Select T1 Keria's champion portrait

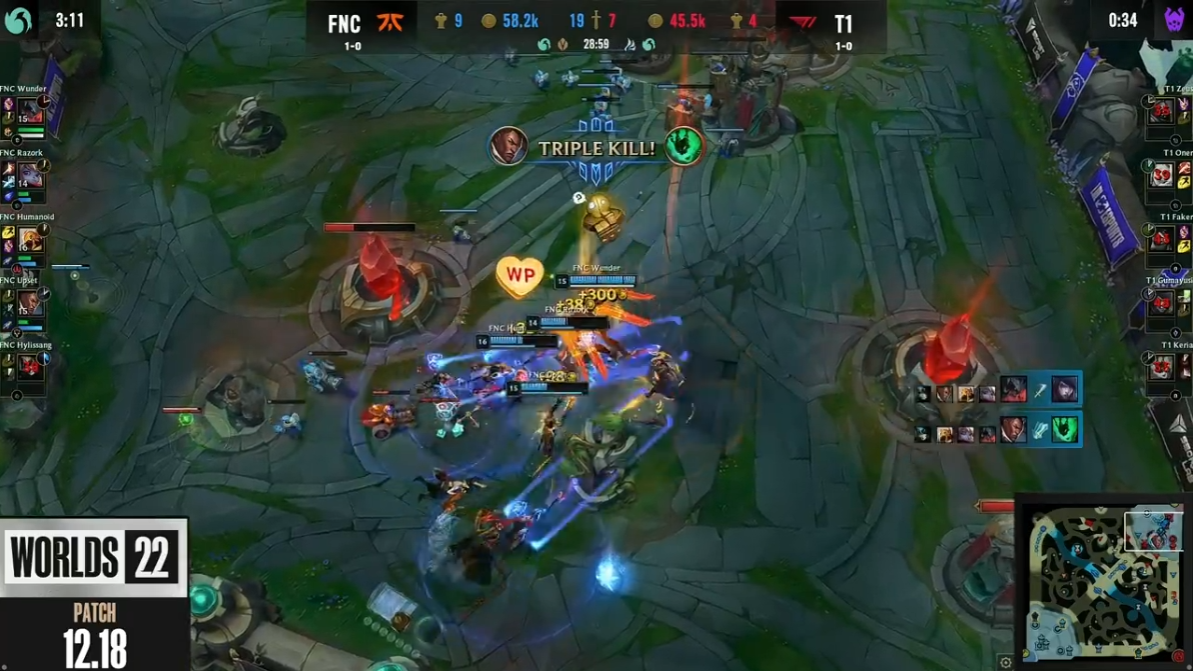coord(1161,367)
